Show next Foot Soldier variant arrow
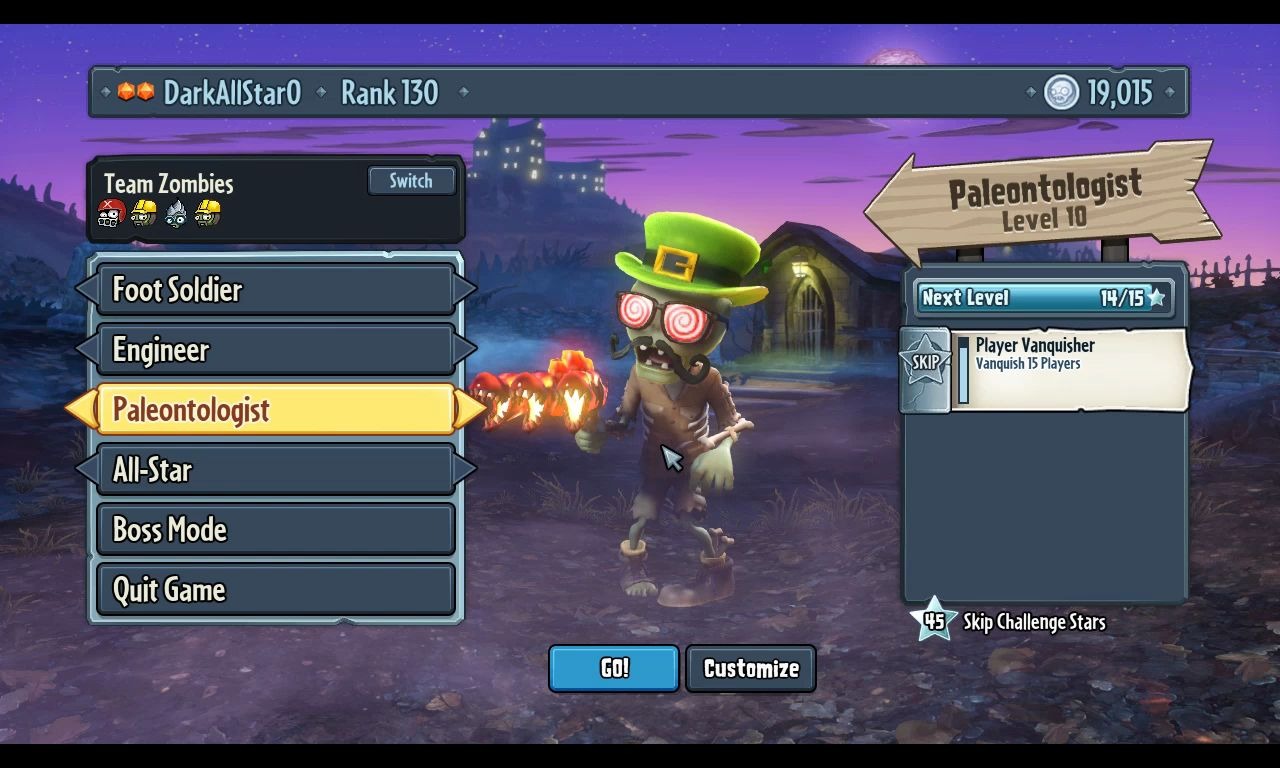 pyautogui.click(x=465, y=290)
